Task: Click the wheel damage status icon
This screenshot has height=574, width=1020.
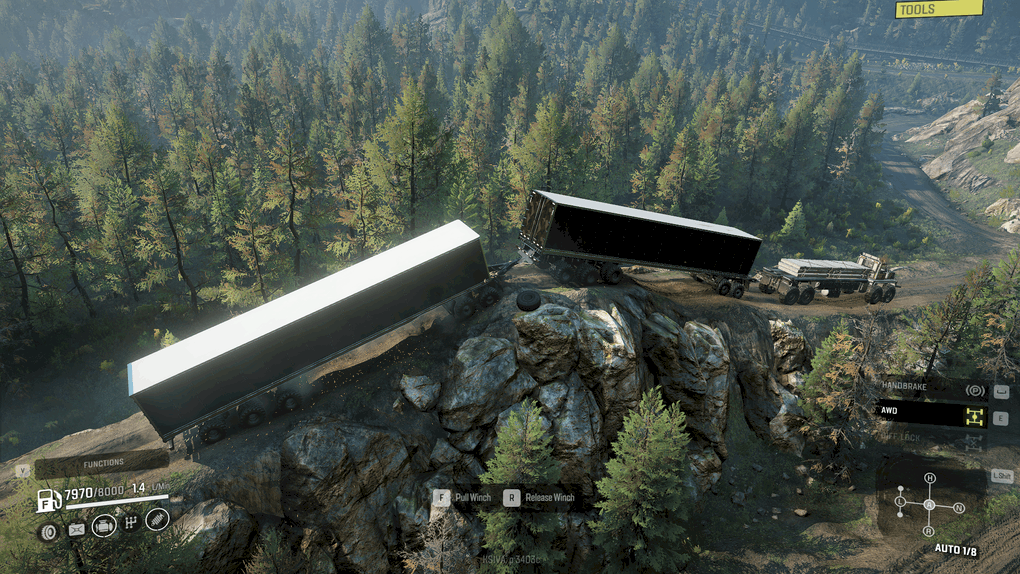Action: coord(46,531)
